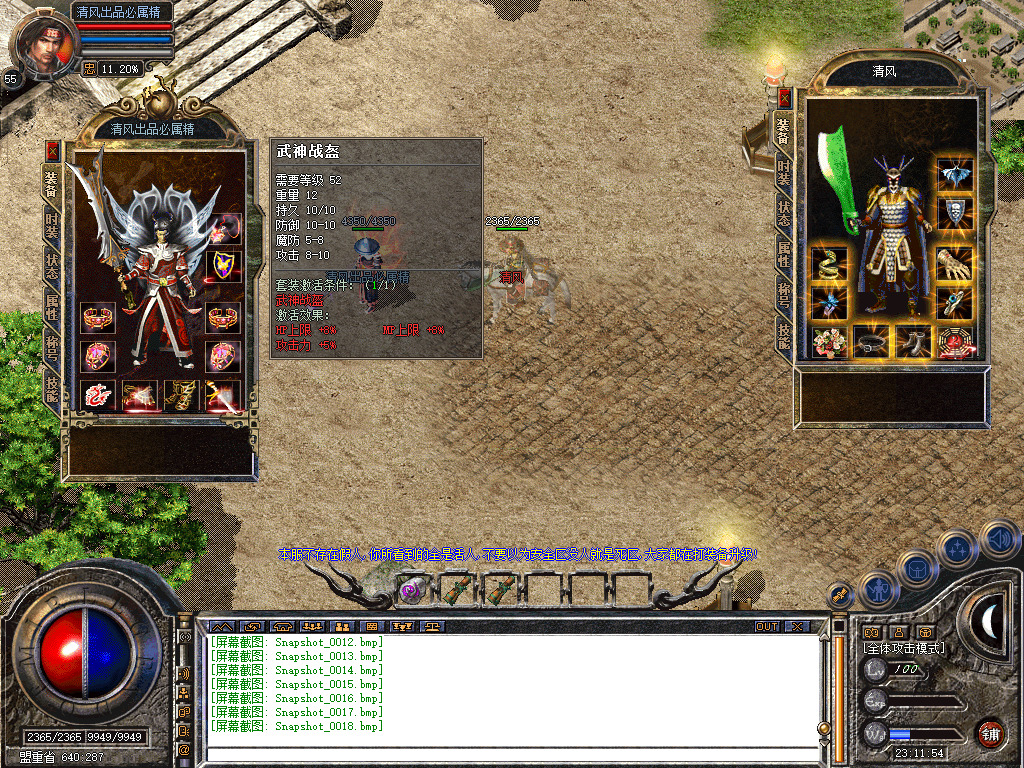
Task: Select the purple shield medal slot
Action: pyautogui.click(x=224, y=265)
